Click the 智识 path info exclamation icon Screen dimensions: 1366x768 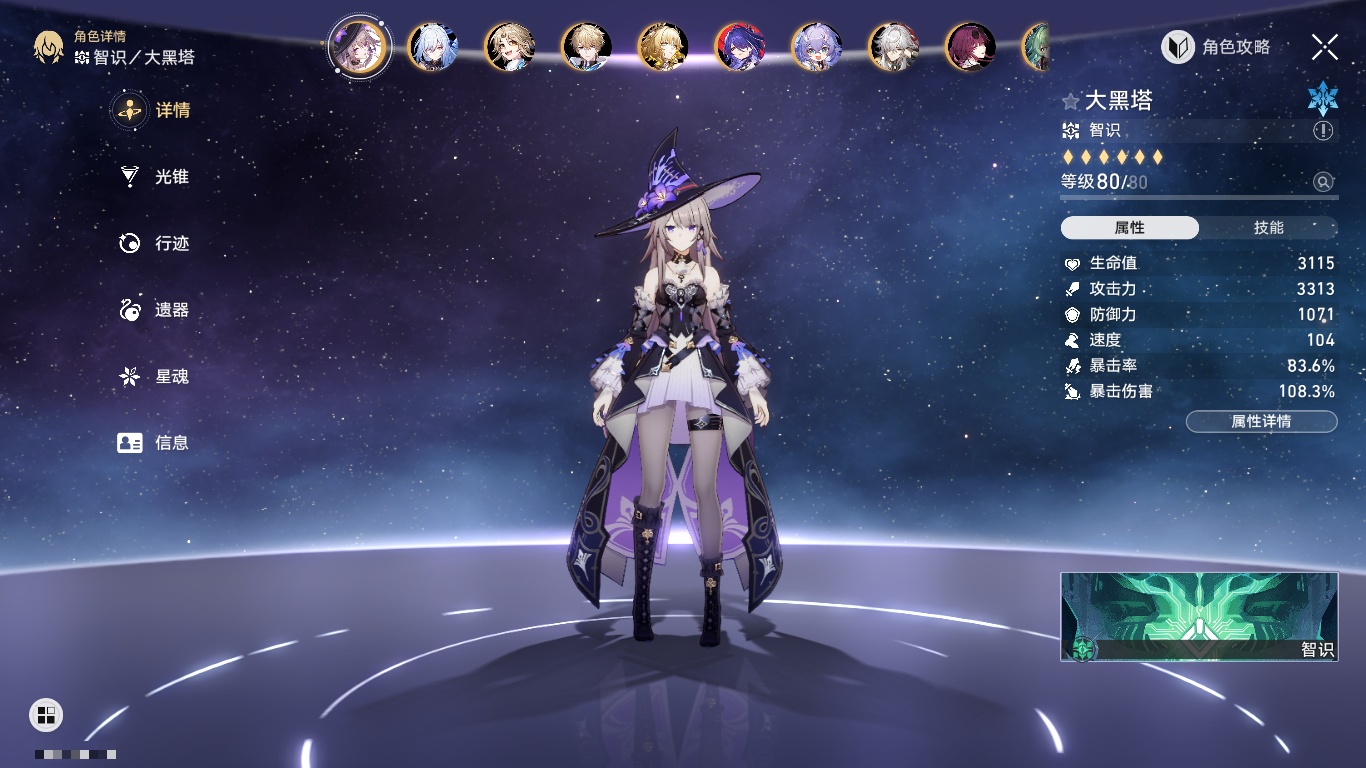pyautogui.click(x=1323, y=131)
